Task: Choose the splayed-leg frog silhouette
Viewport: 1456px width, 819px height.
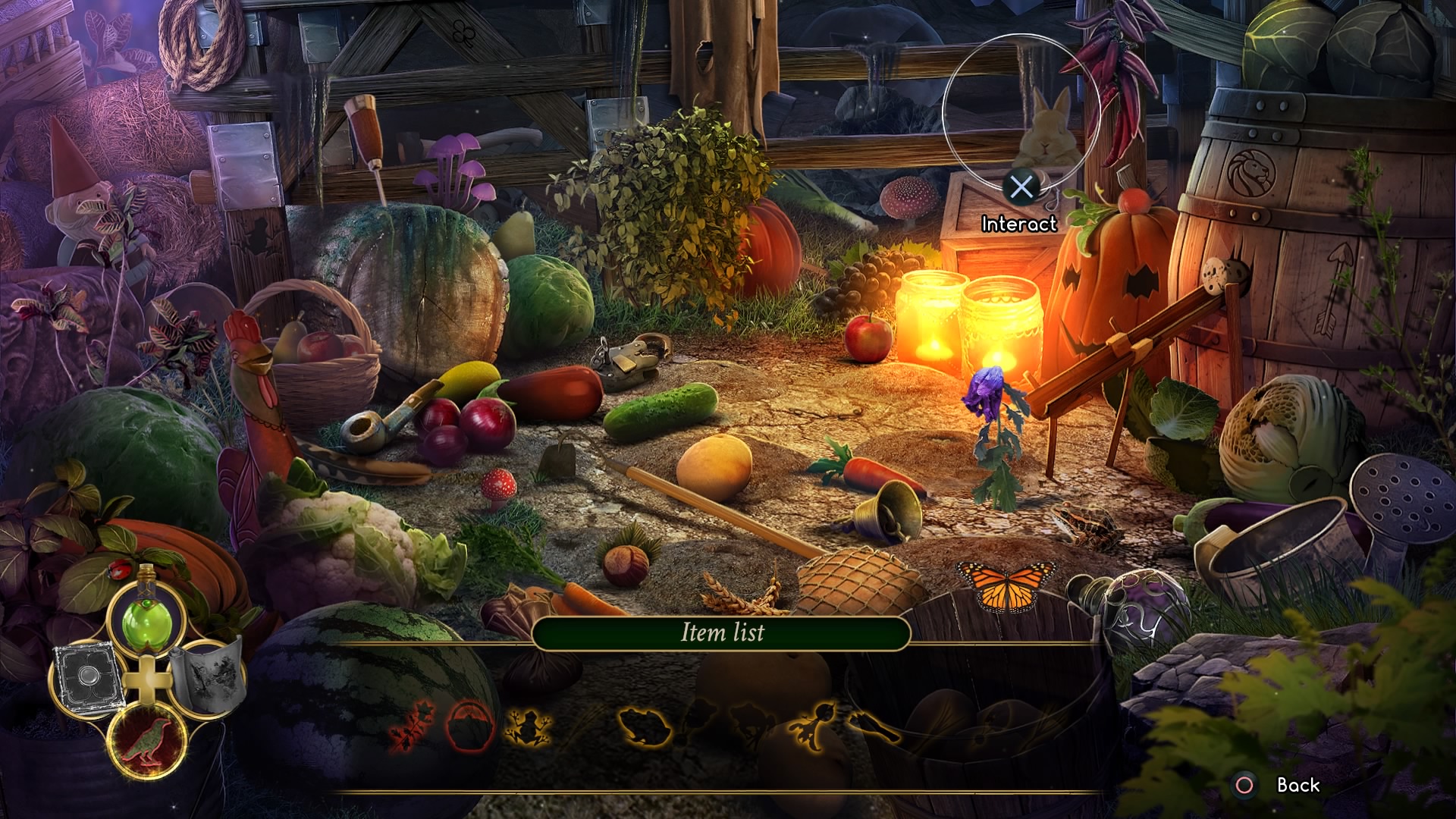Action: pos(529,727)
